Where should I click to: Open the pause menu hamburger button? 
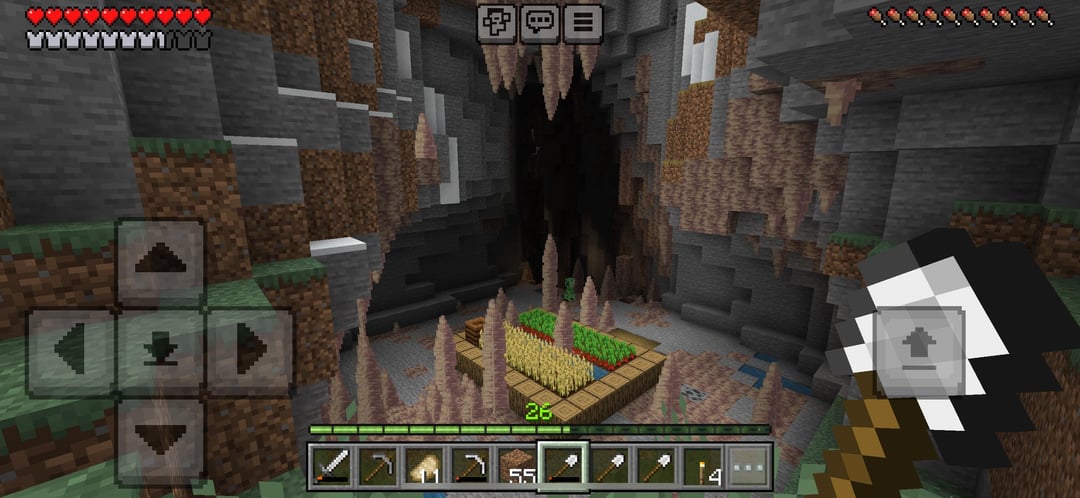point(584,21)
